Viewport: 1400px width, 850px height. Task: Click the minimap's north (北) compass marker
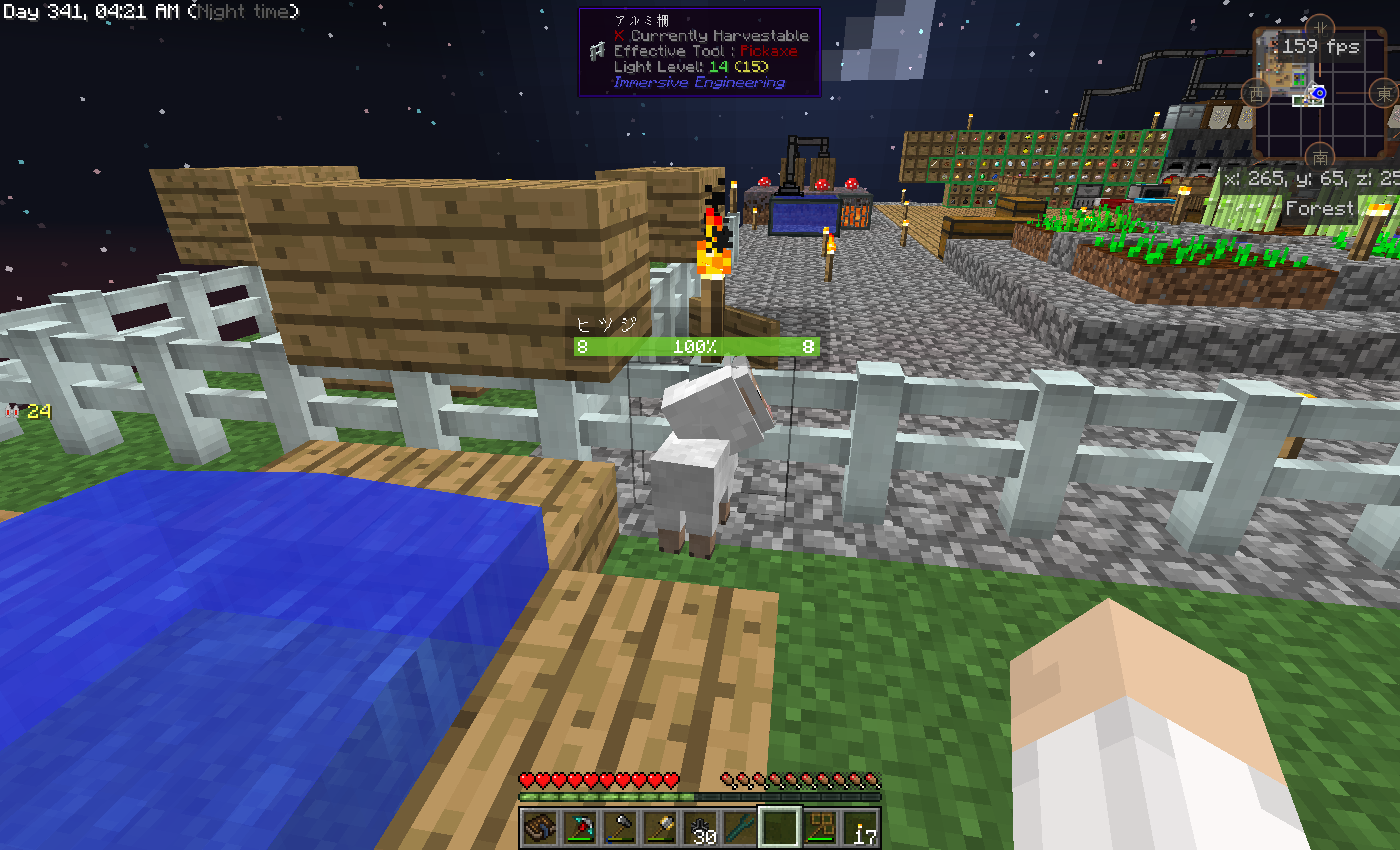[x=1320, y=27]
